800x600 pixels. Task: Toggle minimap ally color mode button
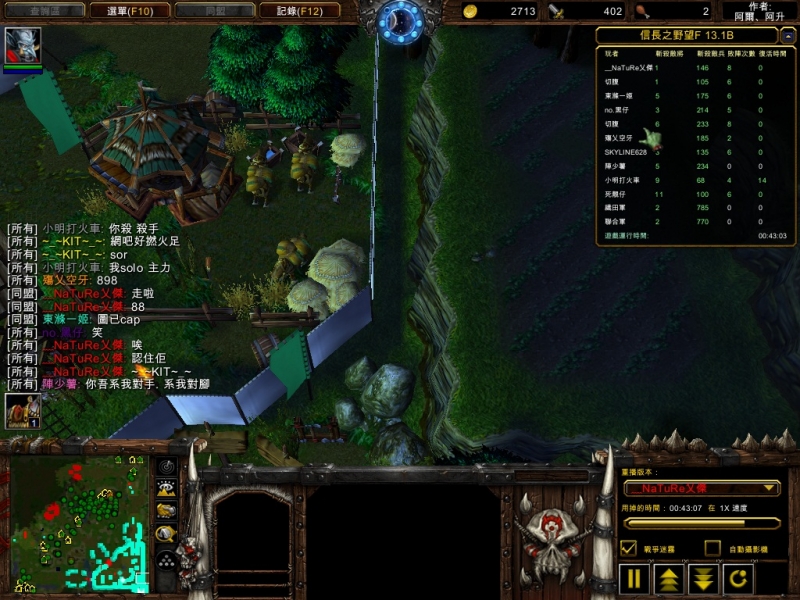pyautogui.click(x=167, y=511)
